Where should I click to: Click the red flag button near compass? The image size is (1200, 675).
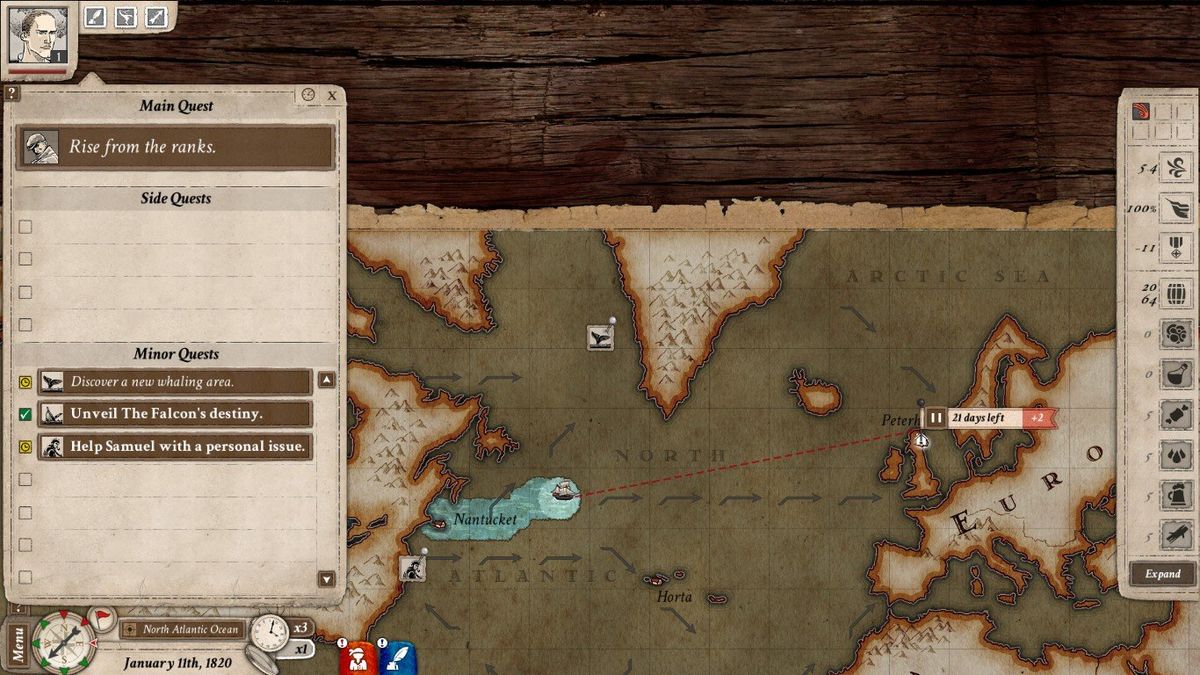101,617
